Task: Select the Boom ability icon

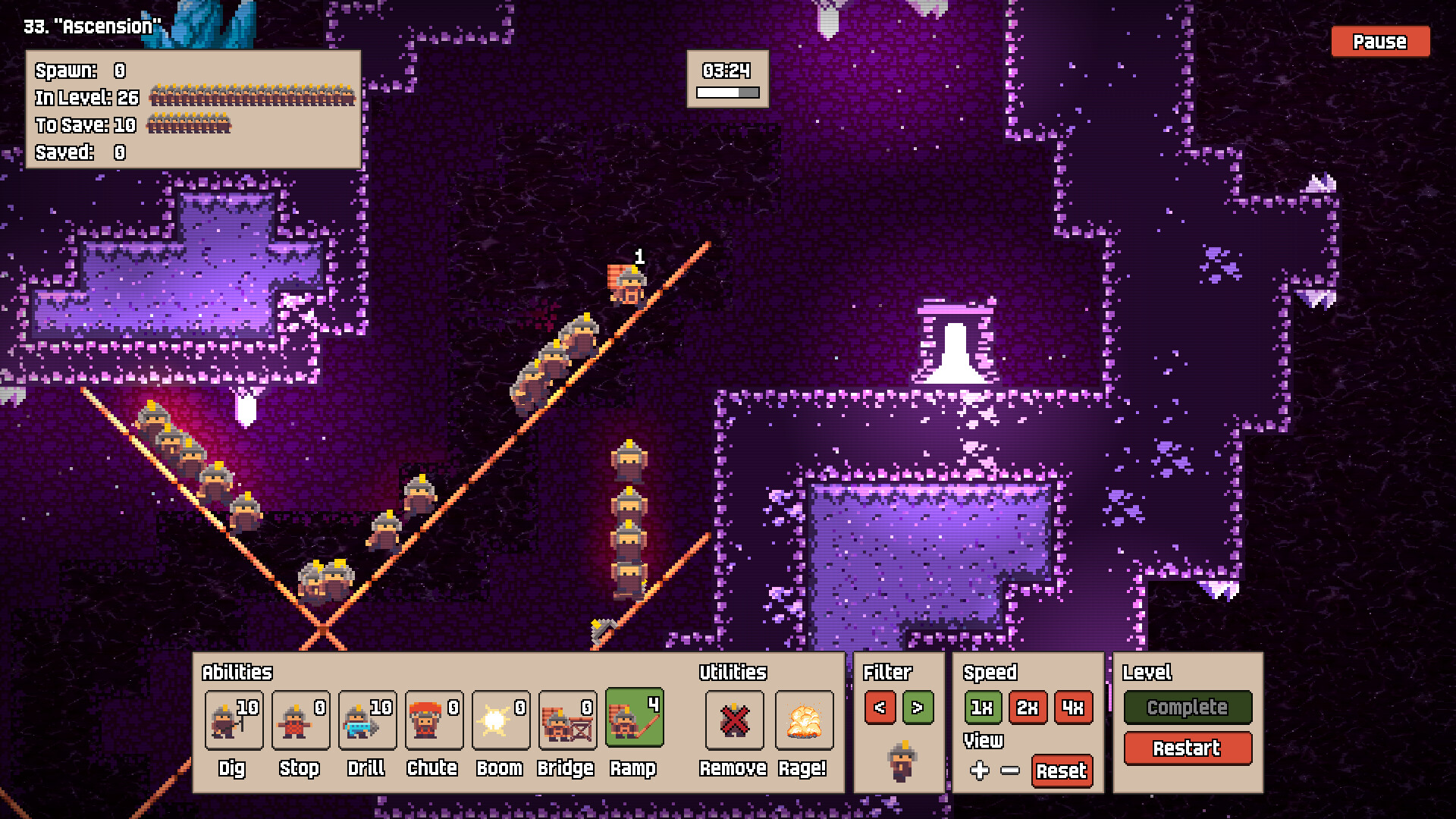Action: (500, 720)
